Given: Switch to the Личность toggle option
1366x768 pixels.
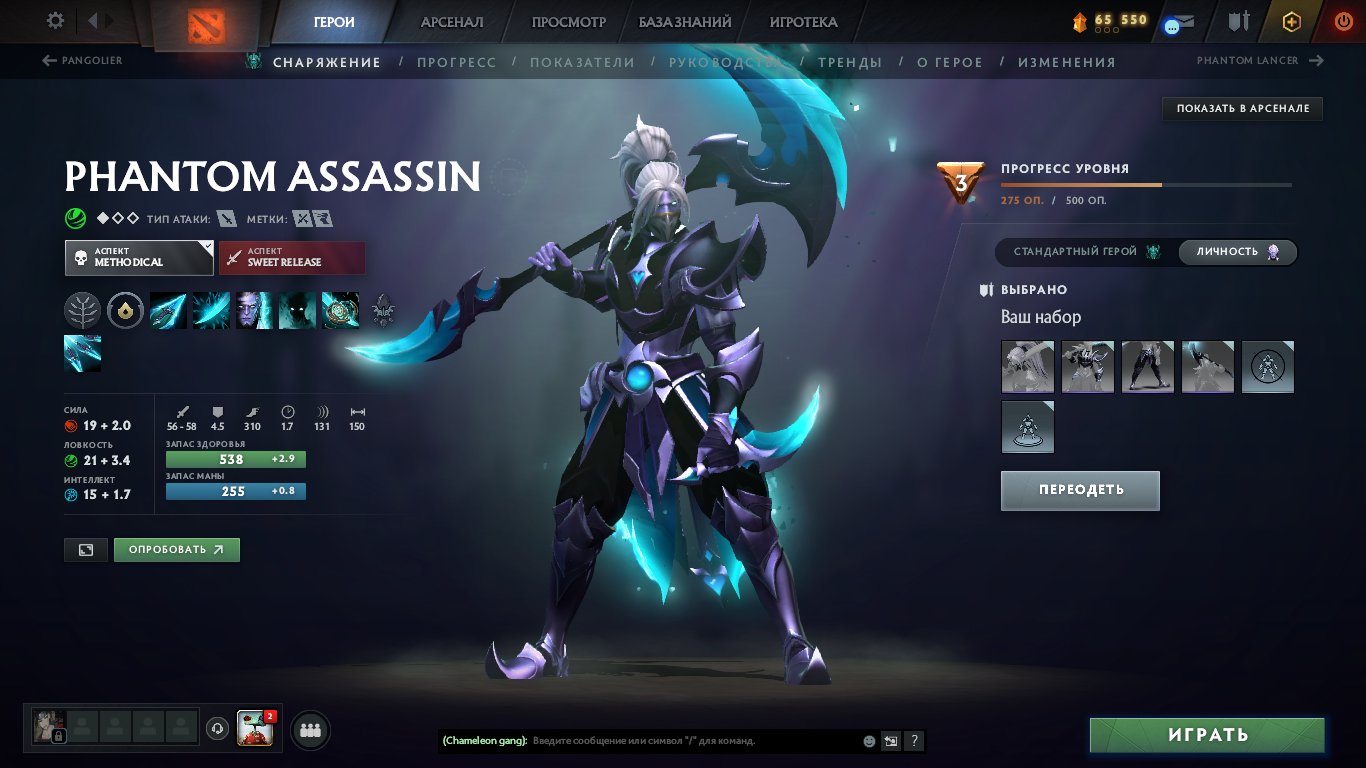Looking at the screenshot, I should [x=1237, y=252].
